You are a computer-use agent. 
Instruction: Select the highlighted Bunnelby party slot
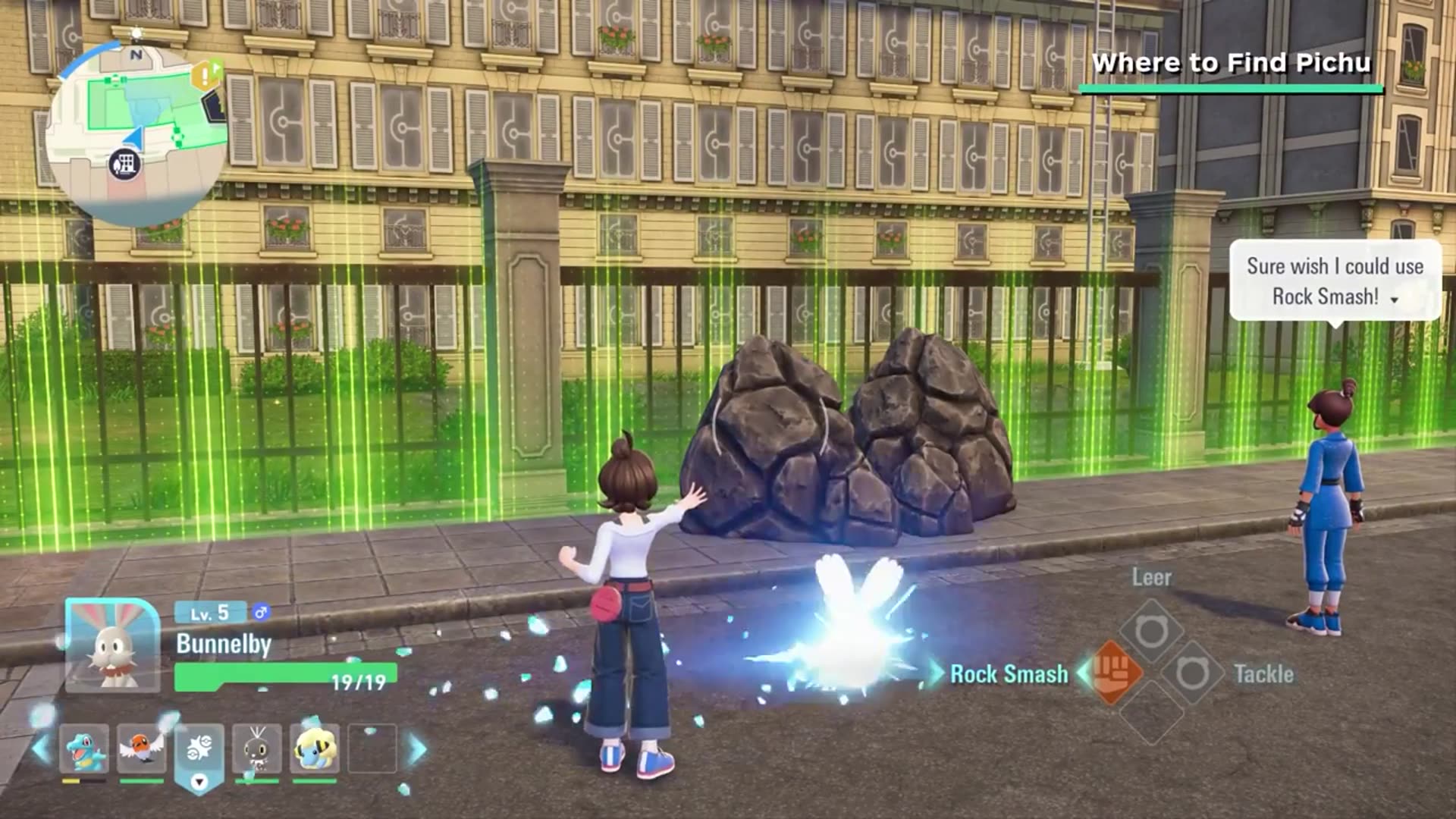(x=199, y=751)
